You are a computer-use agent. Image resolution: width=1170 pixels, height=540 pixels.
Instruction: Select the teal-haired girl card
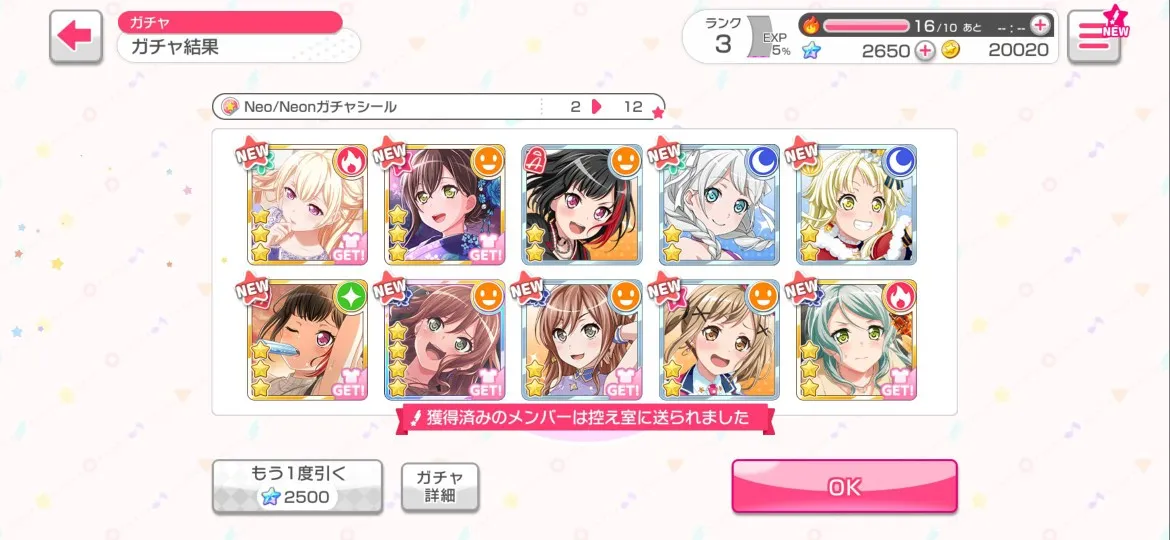click(x=856, y=340)
